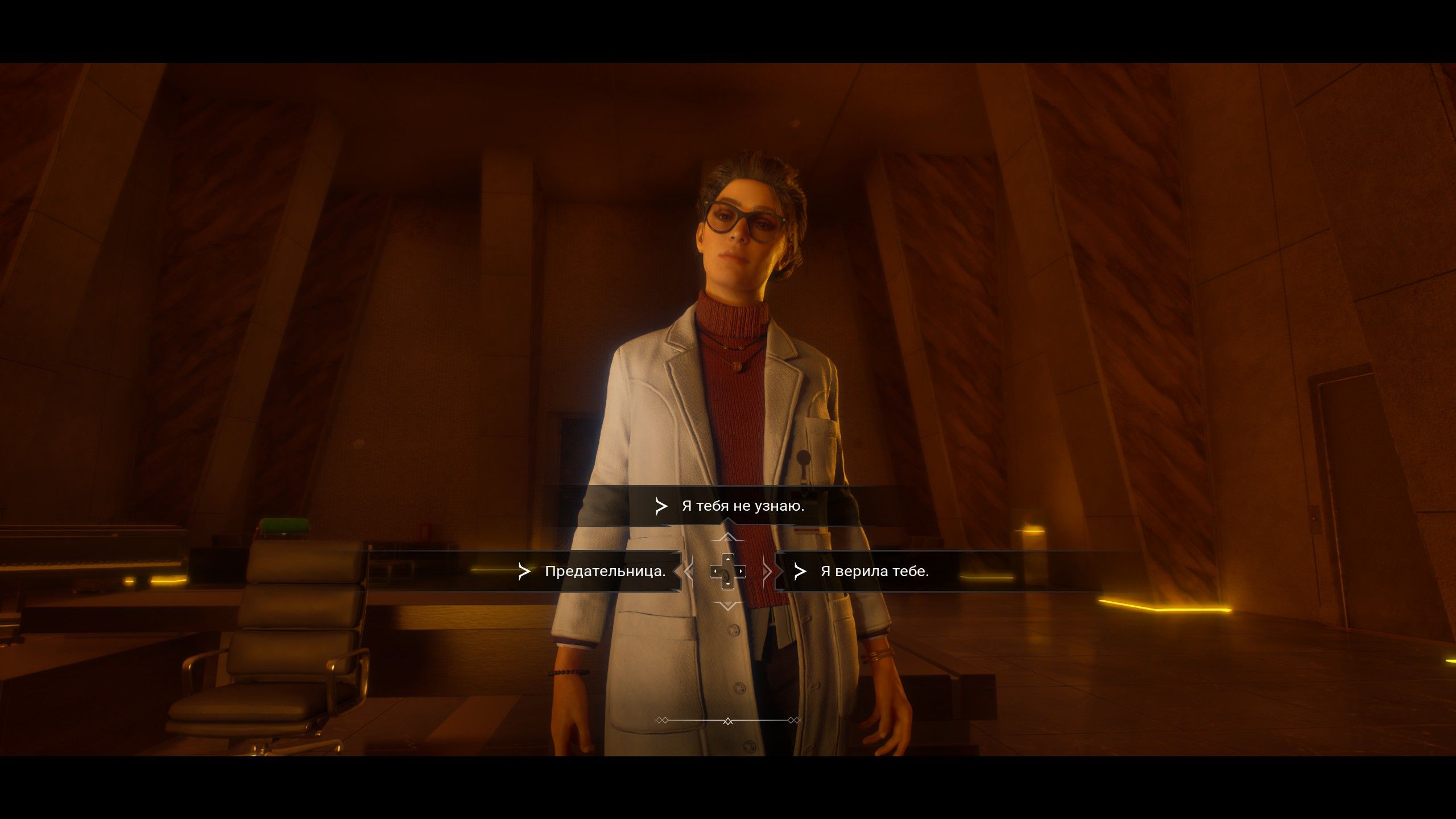Choose the 'Предательница' dialogue option
This screenshot has height=819, width=1456.
coord(603,572)
